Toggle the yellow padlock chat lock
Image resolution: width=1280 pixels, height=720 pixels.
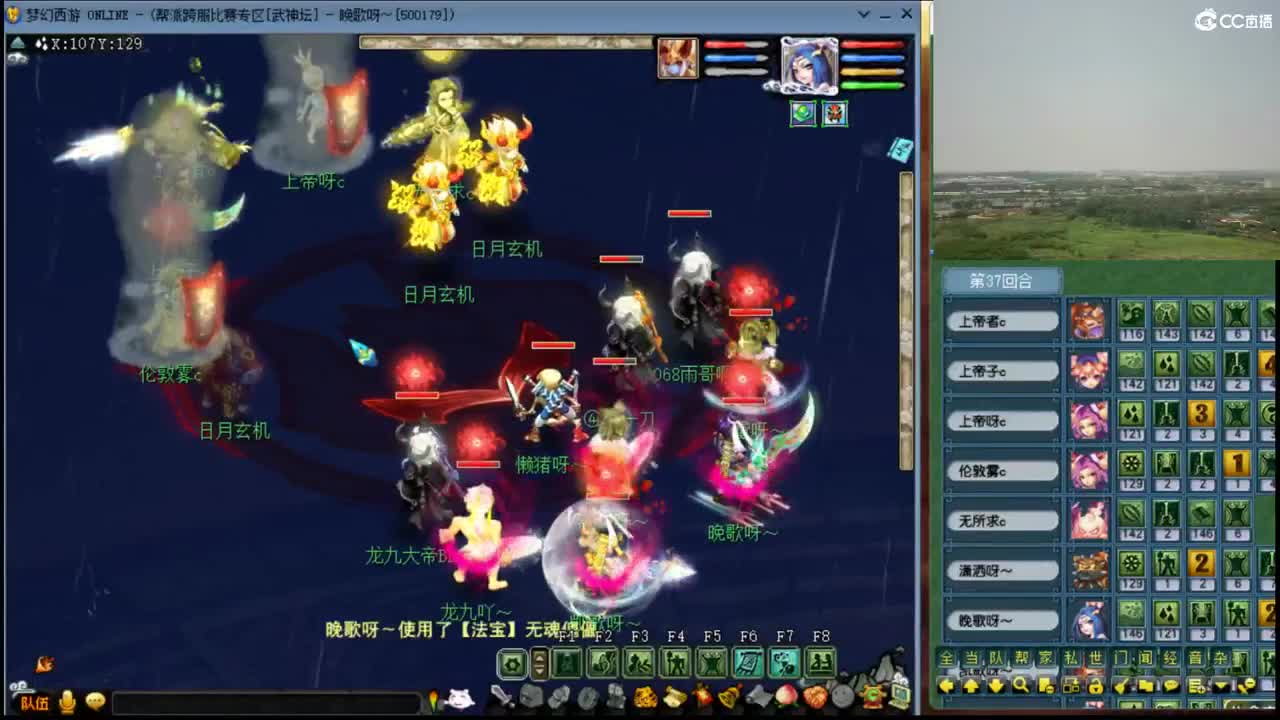click(x=1097, y=685)
